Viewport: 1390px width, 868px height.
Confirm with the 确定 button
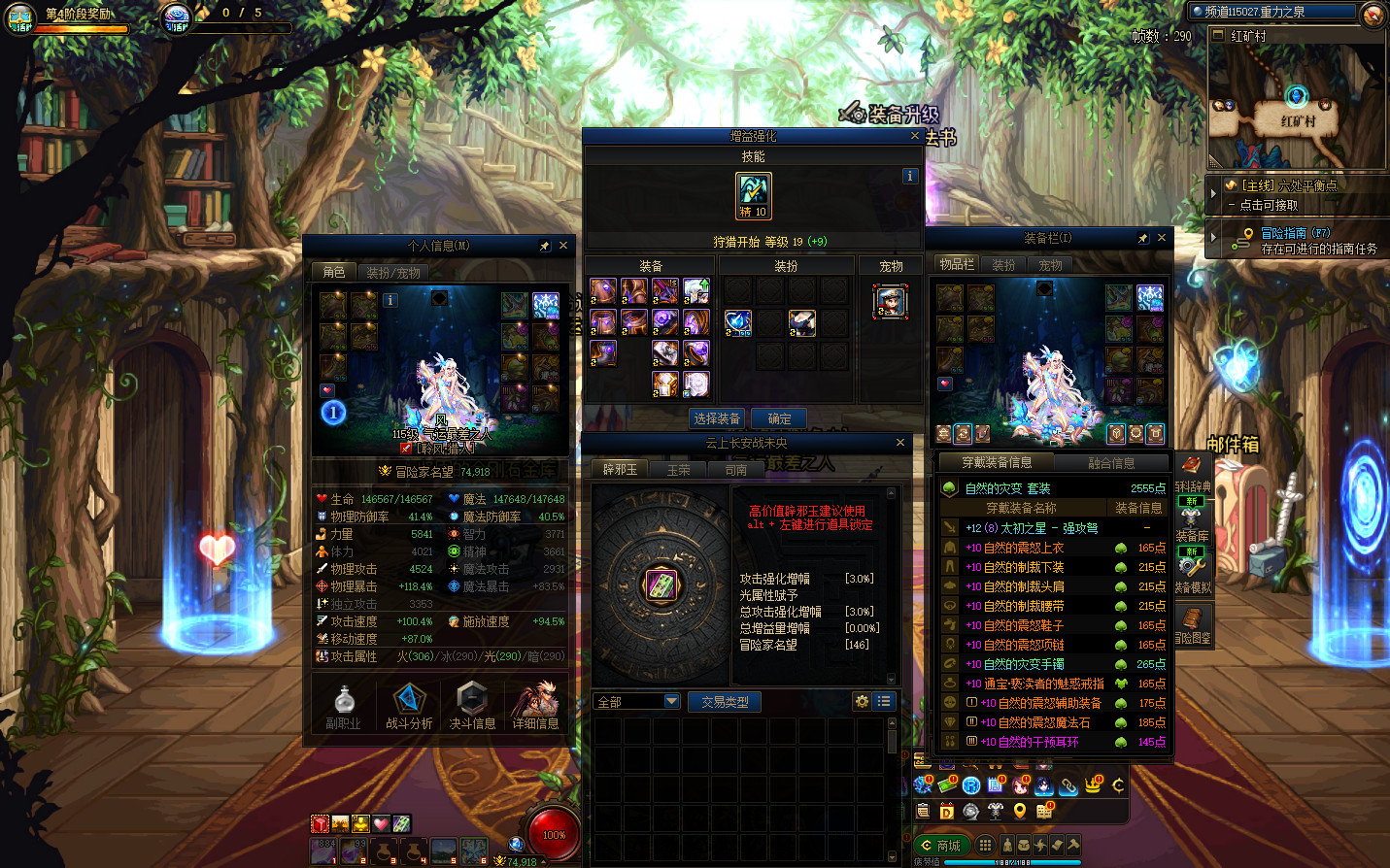point(779,418)
